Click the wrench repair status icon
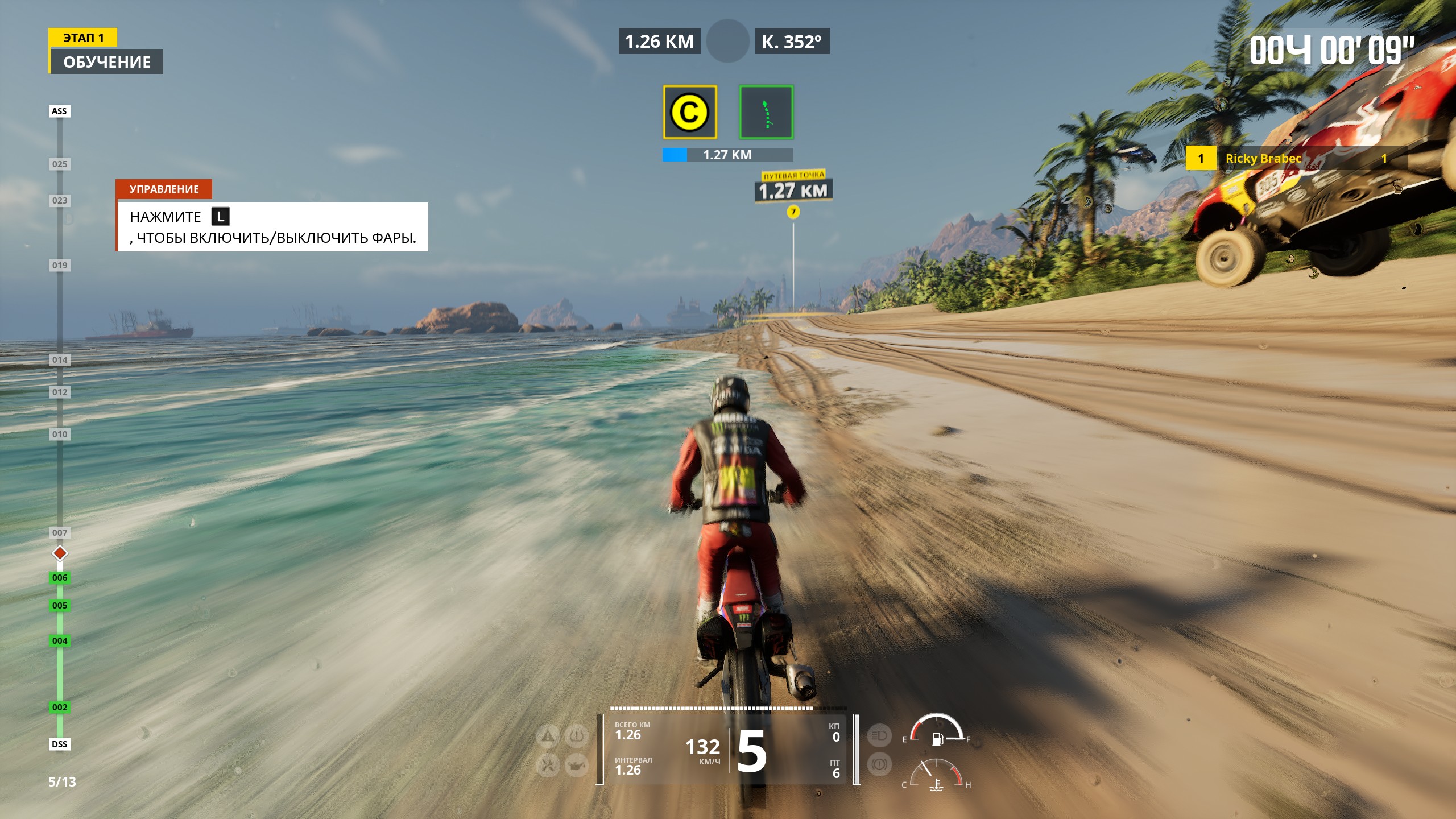The height and width of the screenshot is (819, 1456). pyautogui.click(x=548, y=766)
